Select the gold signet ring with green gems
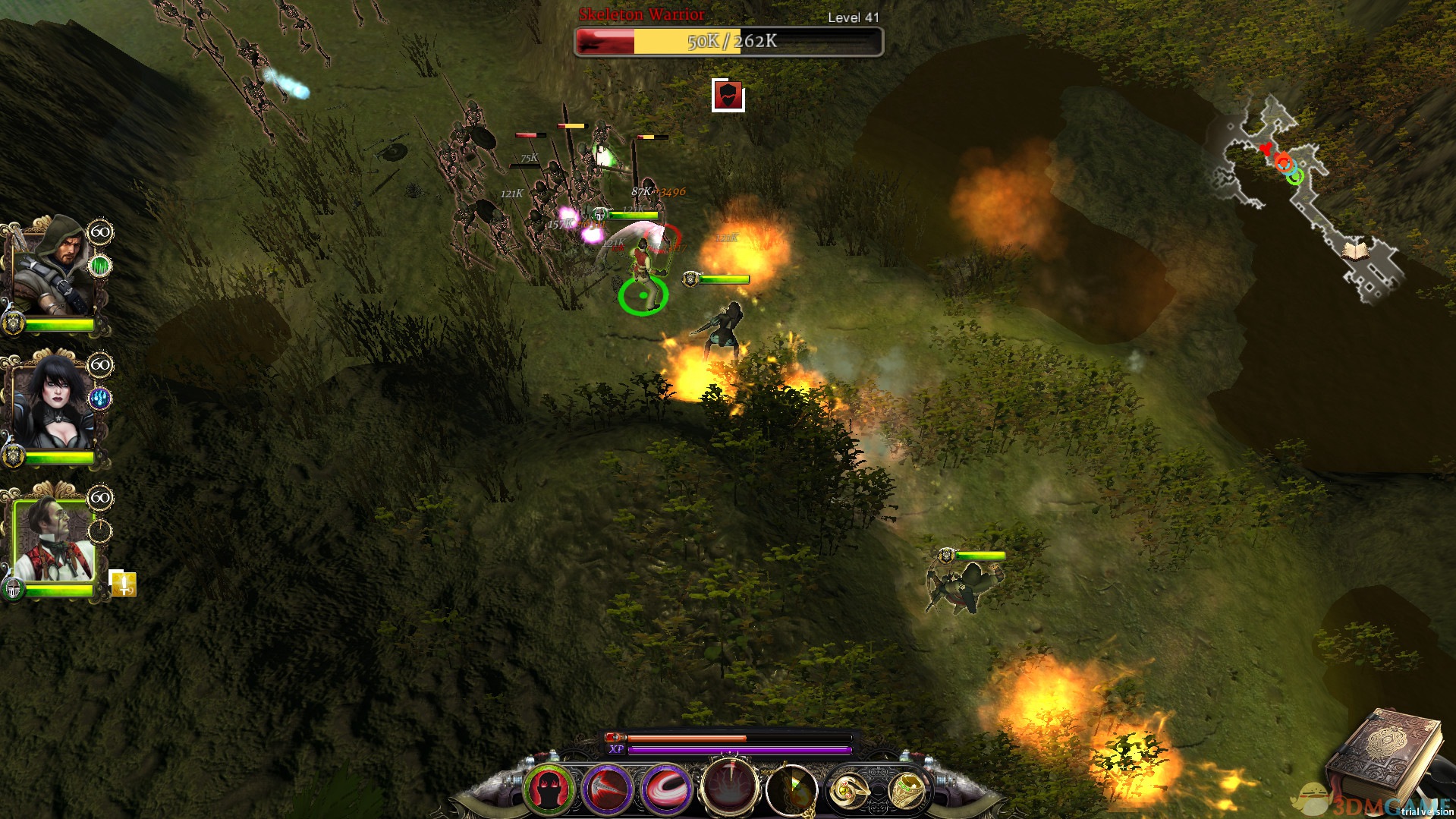Screen dimensions: 1456x819 [x=906, y=791]
